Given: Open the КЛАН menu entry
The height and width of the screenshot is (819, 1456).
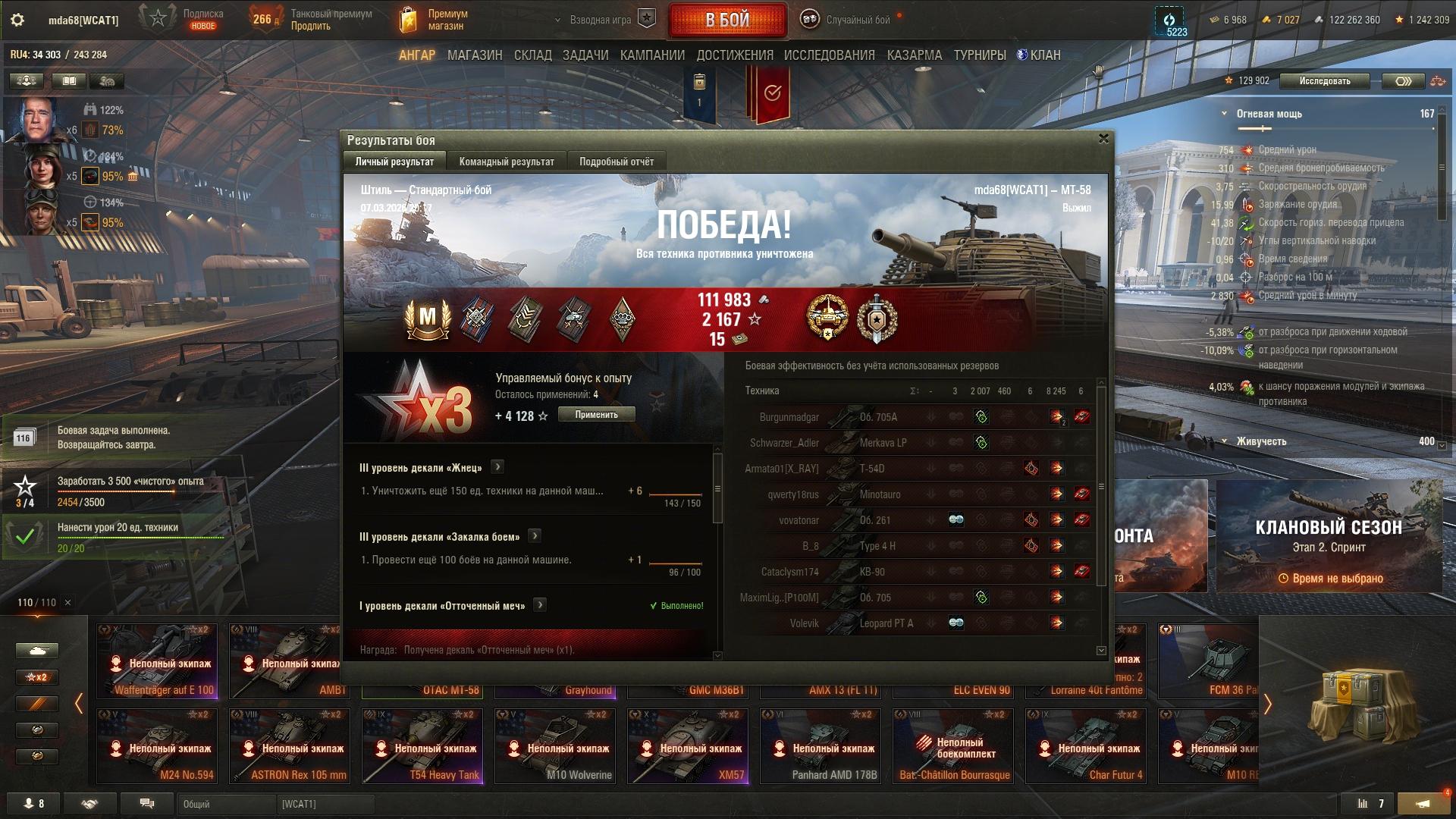Looking at the screenshot, I should (x=1039, y=55).
